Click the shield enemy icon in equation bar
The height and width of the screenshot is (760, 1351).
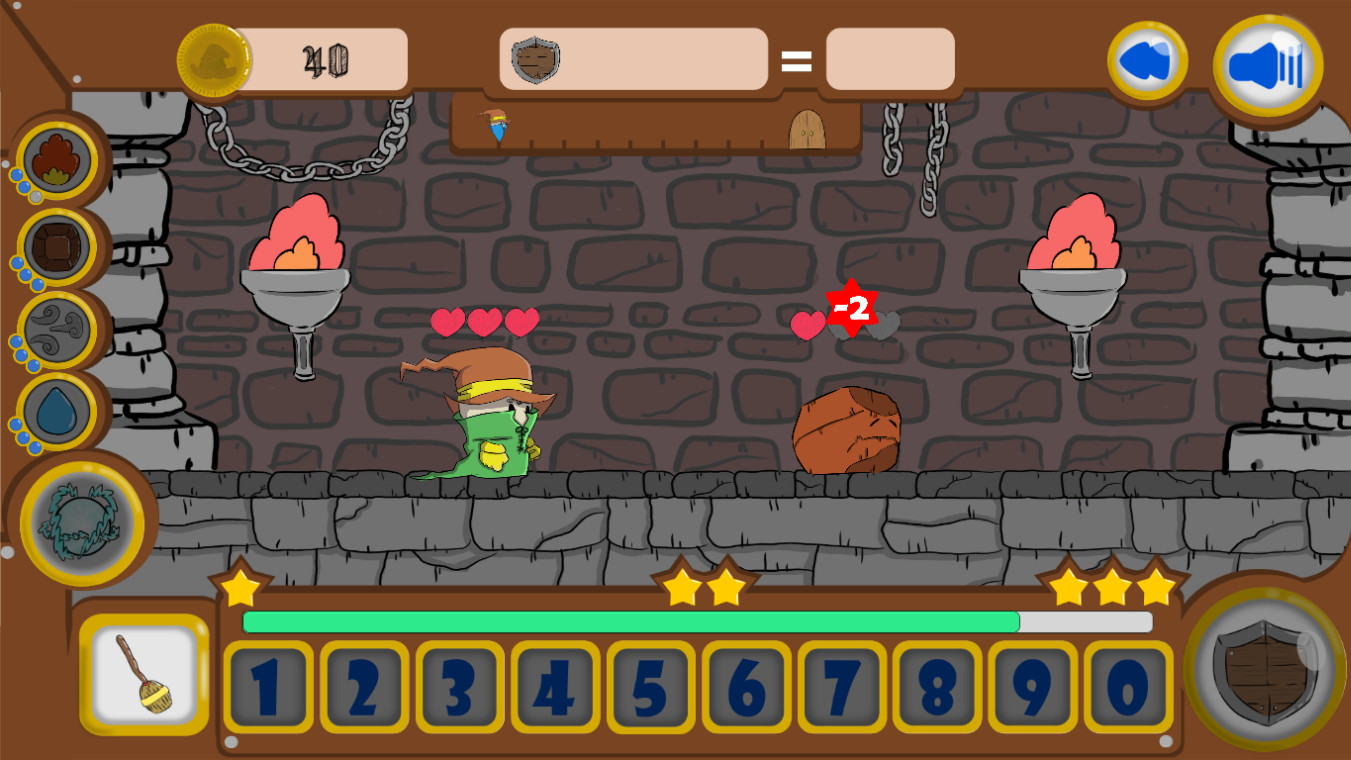coord(536,60)
